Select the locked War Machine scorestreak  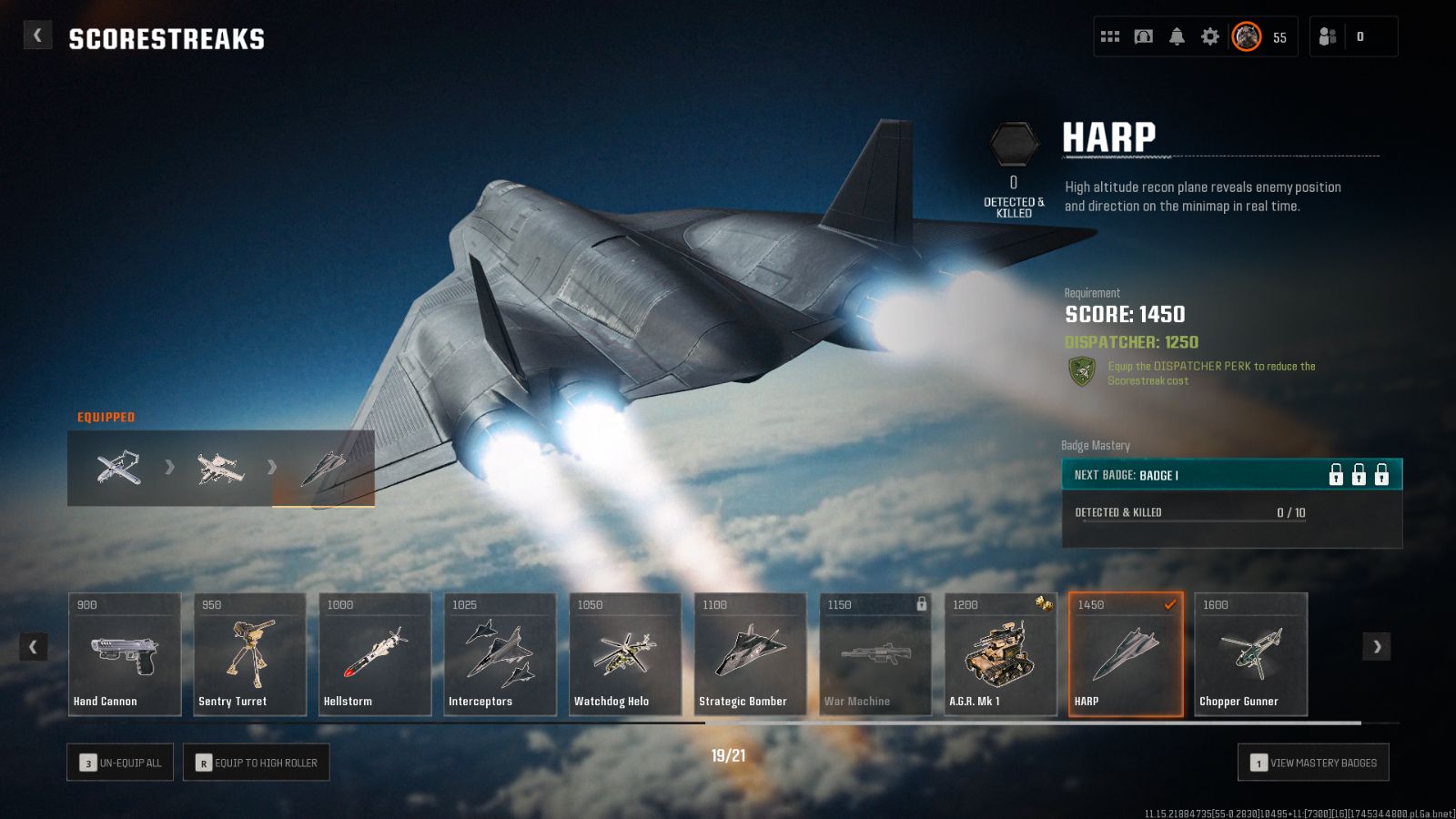(875, 655)
